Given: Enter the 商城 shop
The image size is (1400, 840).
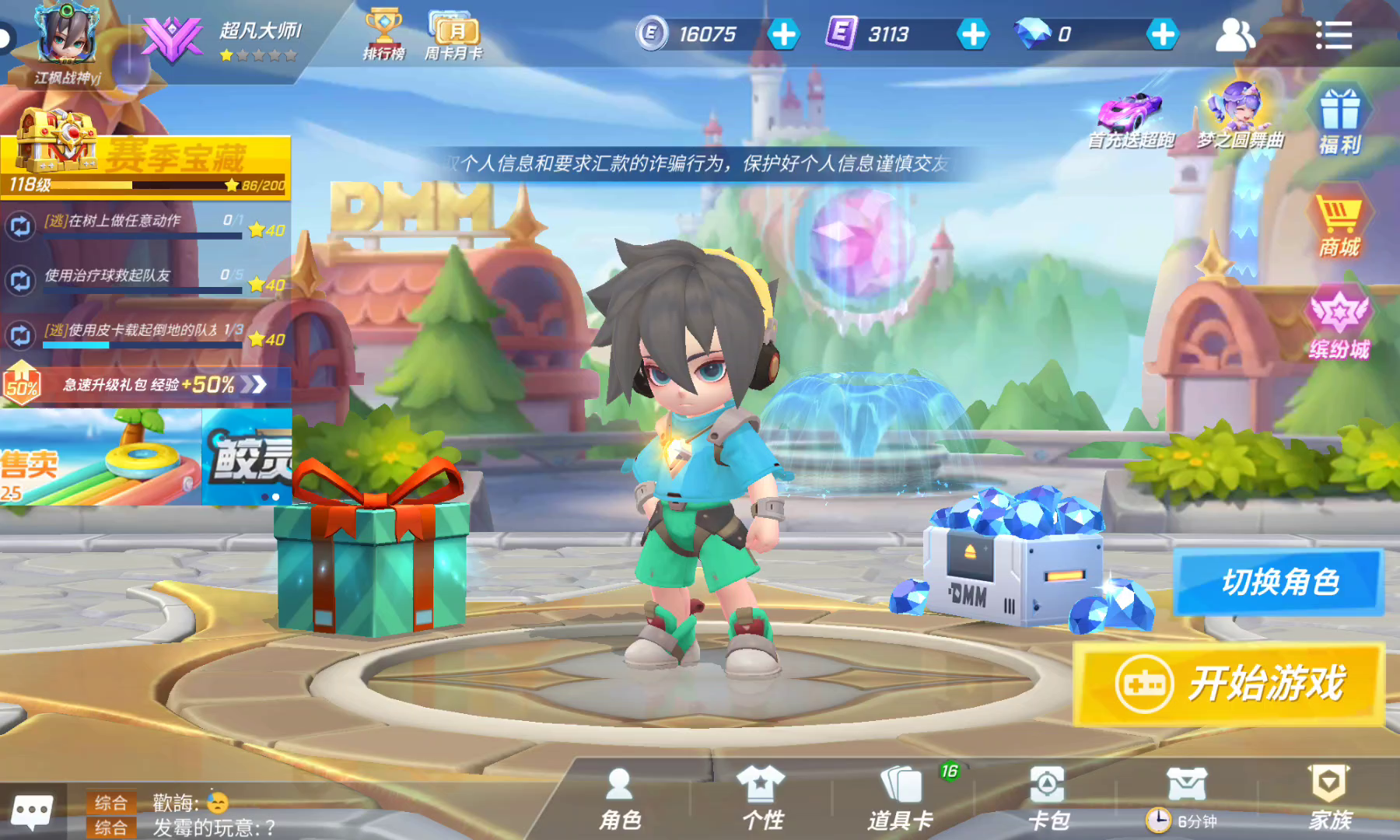Looking at the screenshot, I should pos(1339,223).
